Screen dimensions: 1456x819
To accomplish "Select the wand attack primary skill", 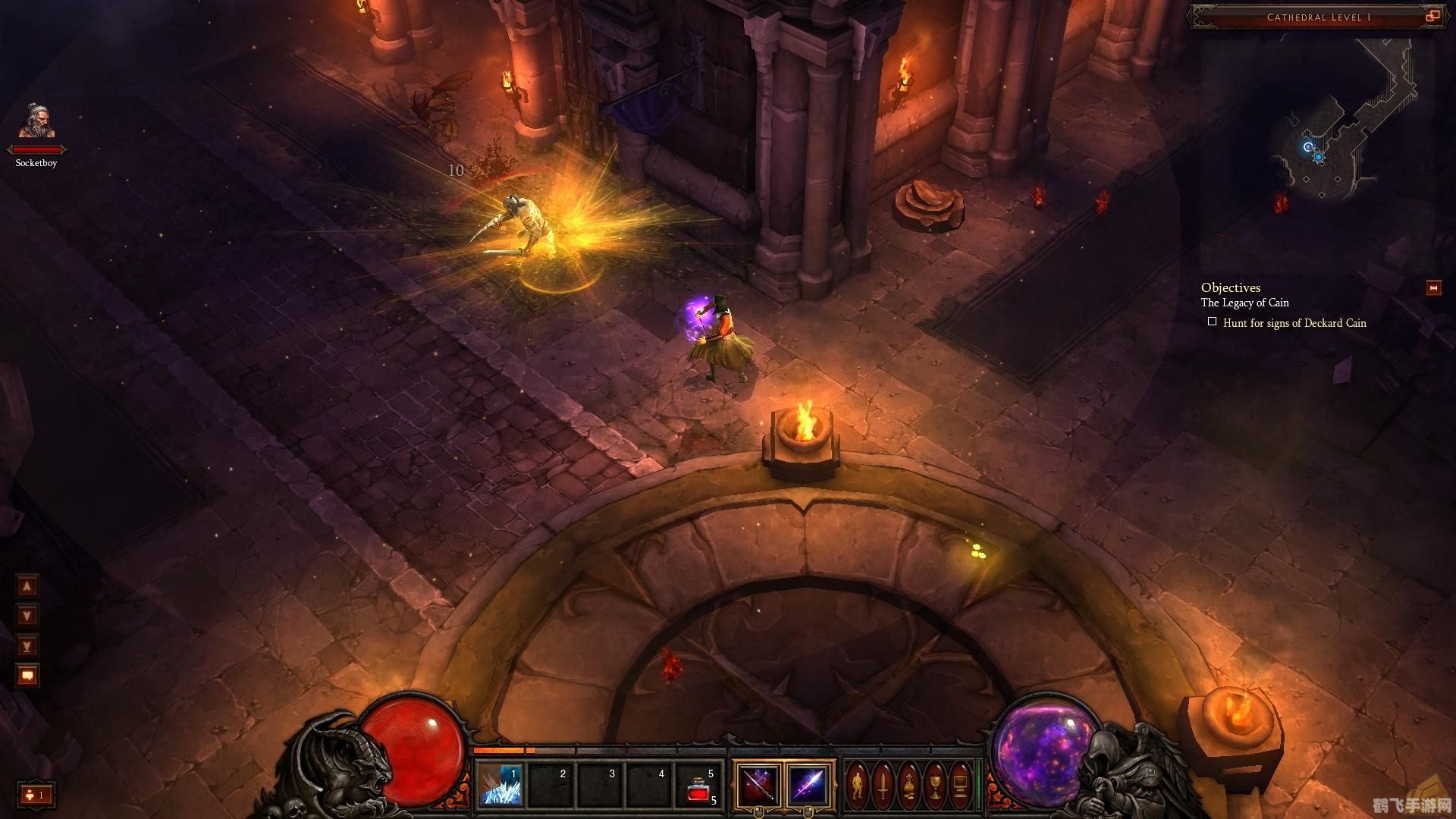I will click(x=758, y=785).
